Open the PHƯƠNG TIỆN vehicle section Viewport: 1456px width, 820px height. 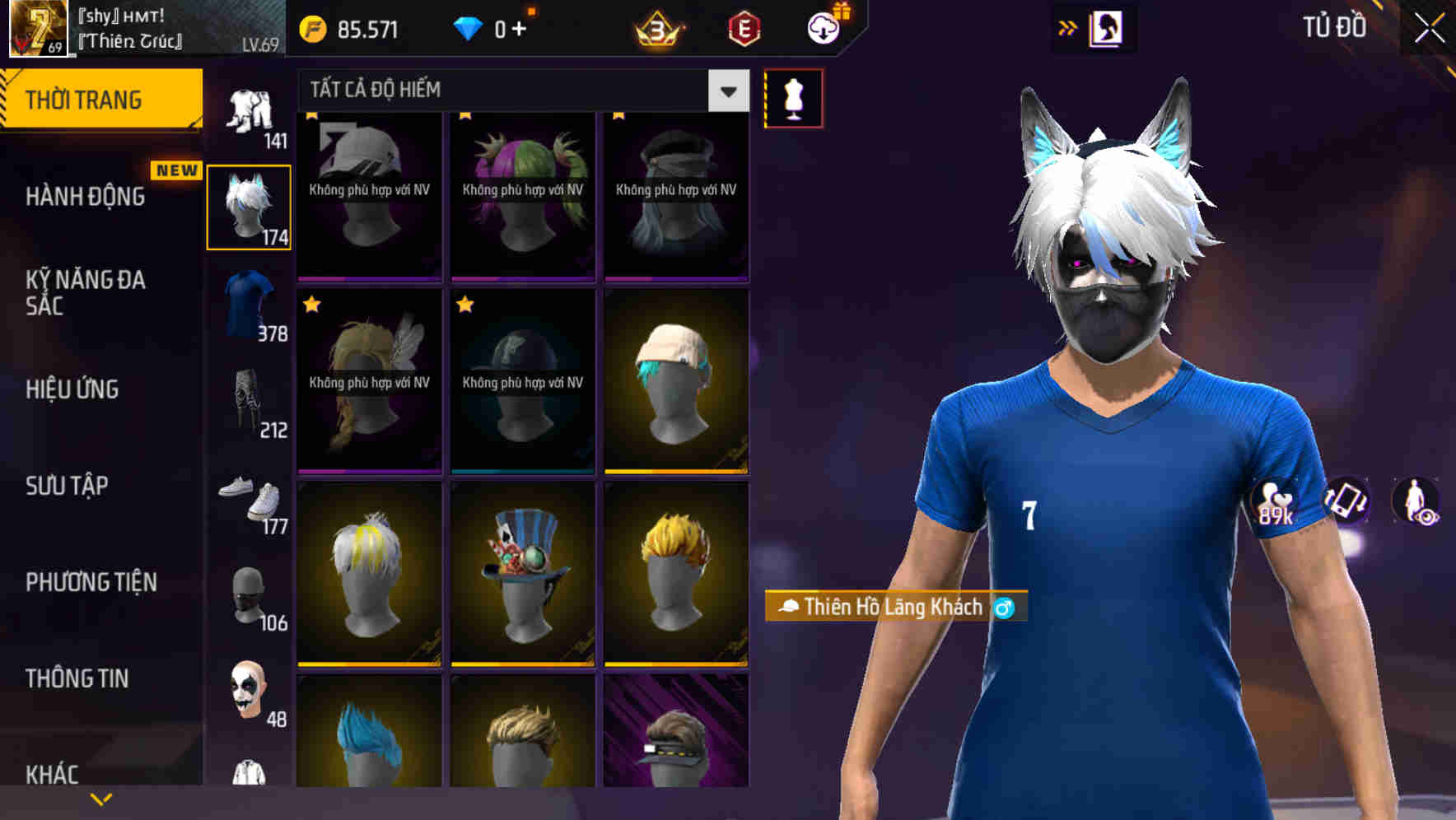[88, 582]
